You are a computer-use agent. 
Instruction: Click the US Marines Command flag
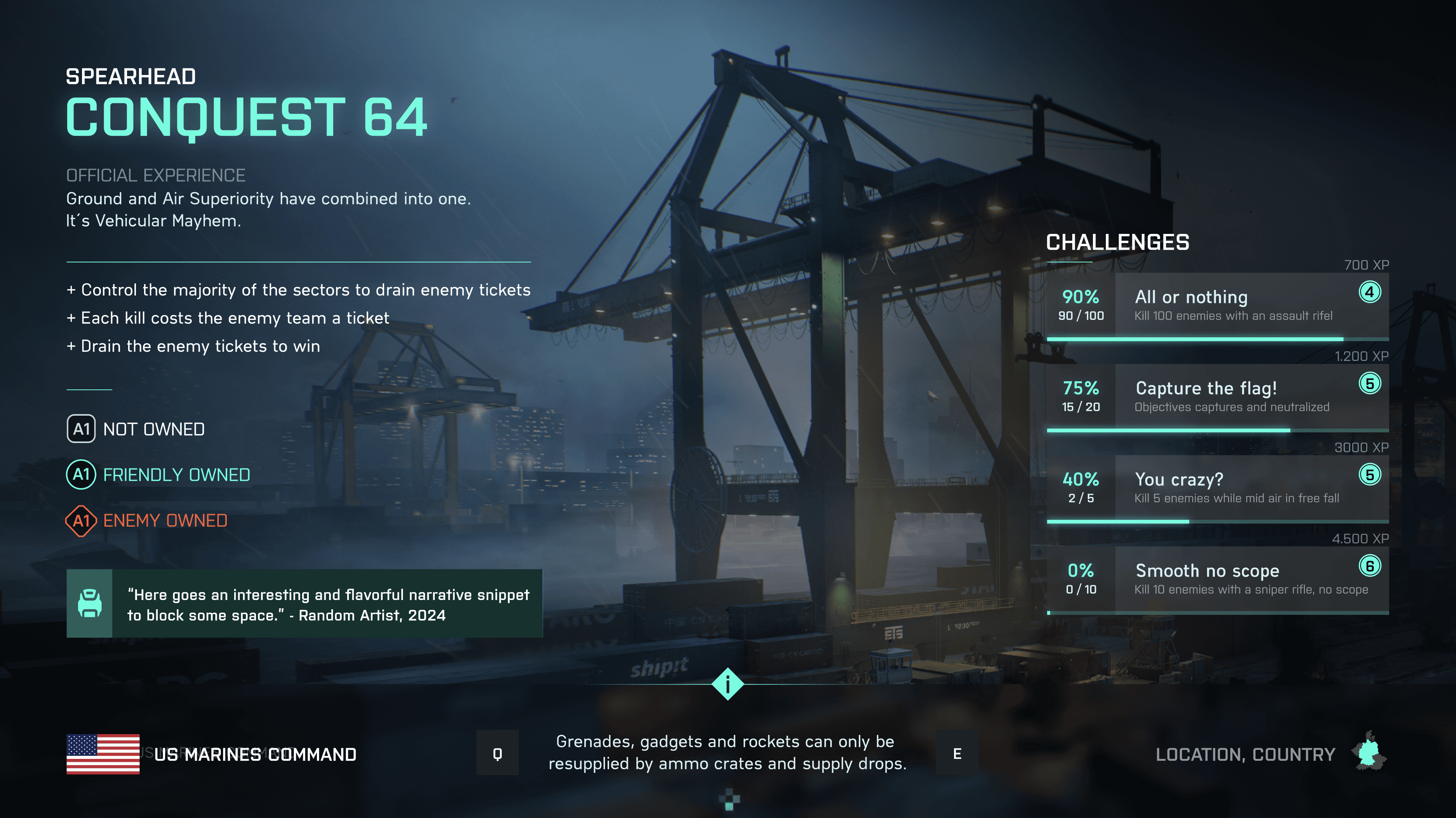pyautogui.click(x=103, y=754)
